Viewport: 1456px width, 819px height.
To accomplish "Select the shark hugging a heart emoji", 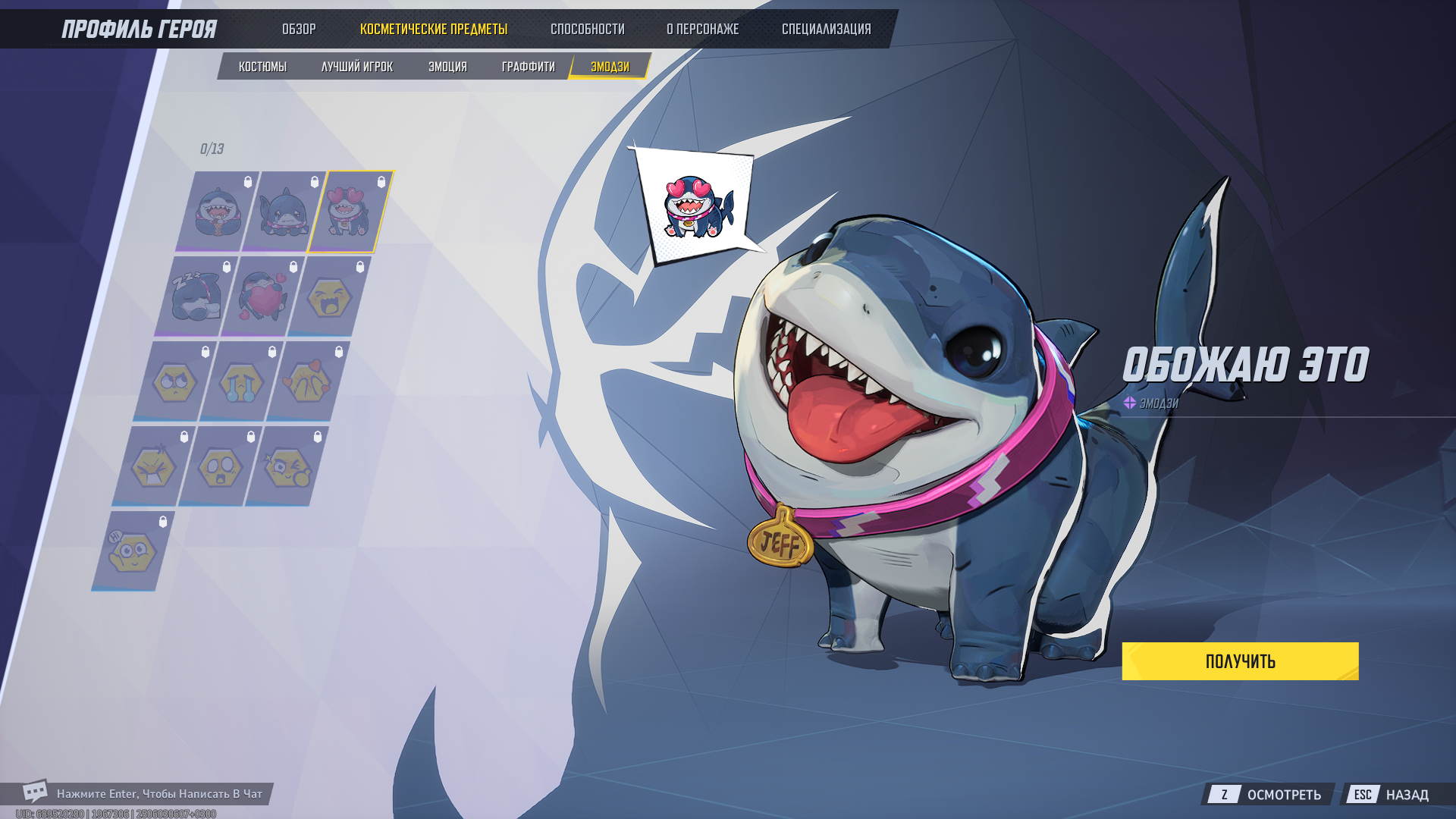I will pyautogui.click(x=262, y=297).
